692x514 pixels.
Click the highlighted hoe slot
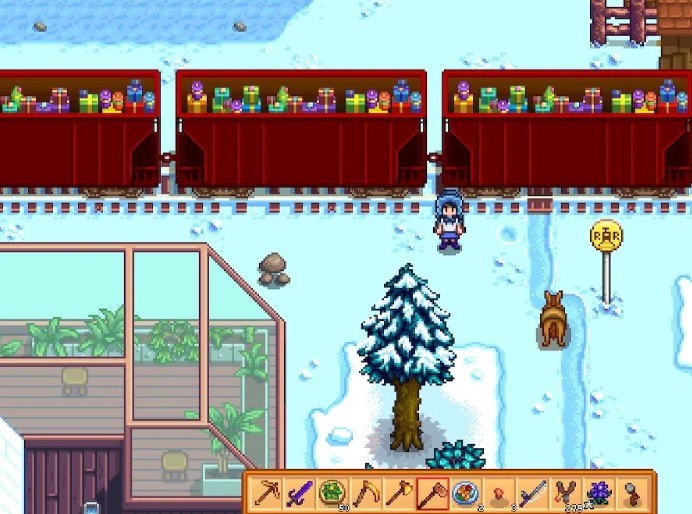point(432,492)
